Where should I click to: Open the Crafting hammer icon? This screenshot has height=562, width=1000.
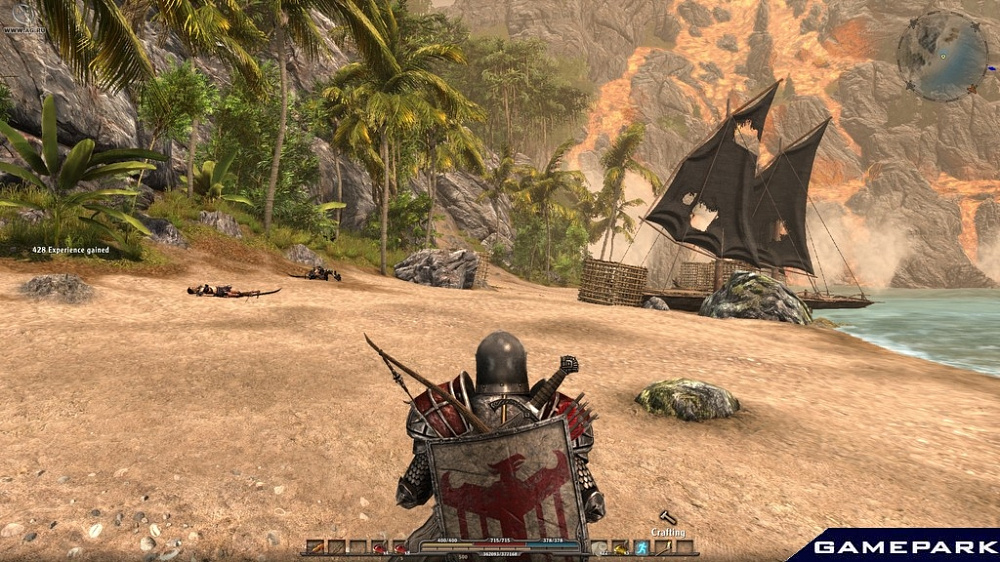667,516
